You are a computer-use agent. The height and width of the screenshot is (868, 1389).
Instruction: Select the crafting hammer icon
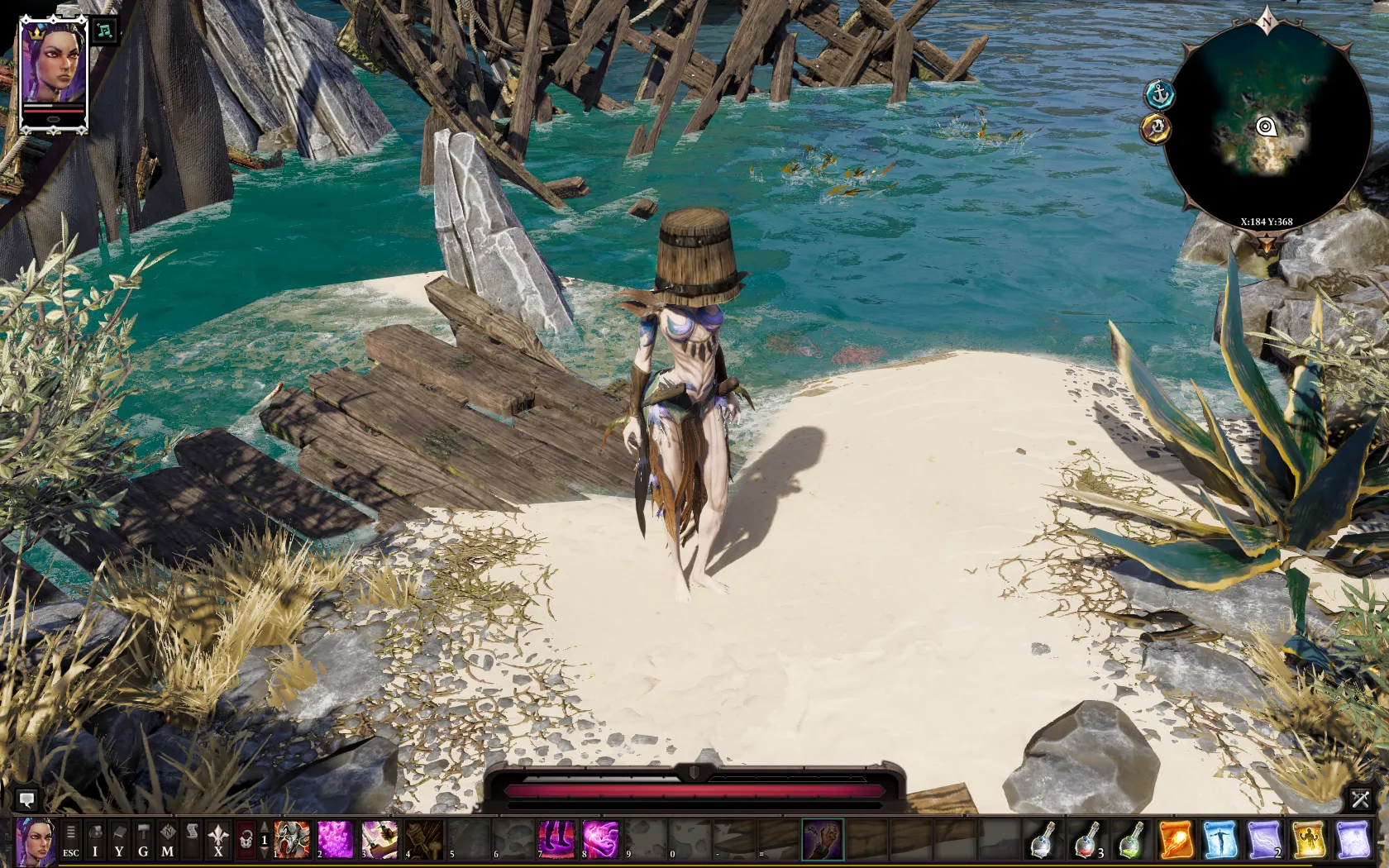coord(142,842)
